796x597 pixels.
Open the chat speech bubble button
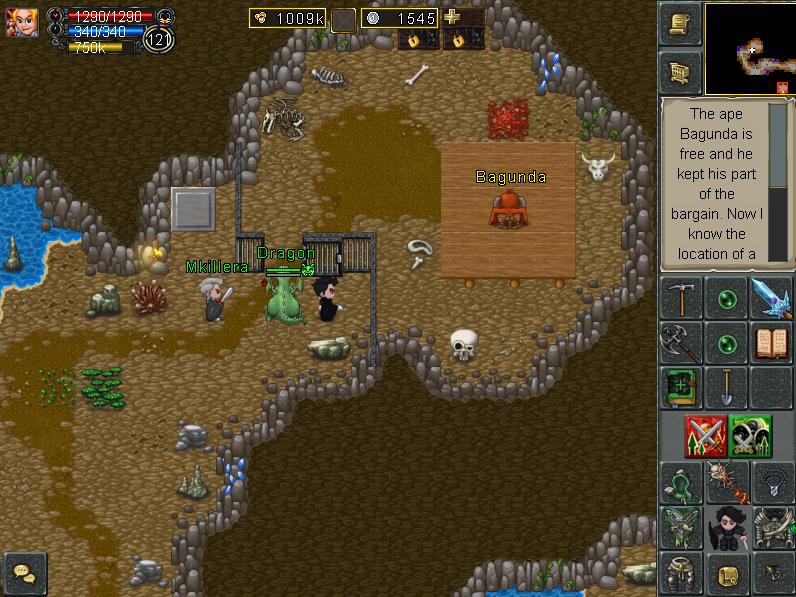click(x=24, y=573)
